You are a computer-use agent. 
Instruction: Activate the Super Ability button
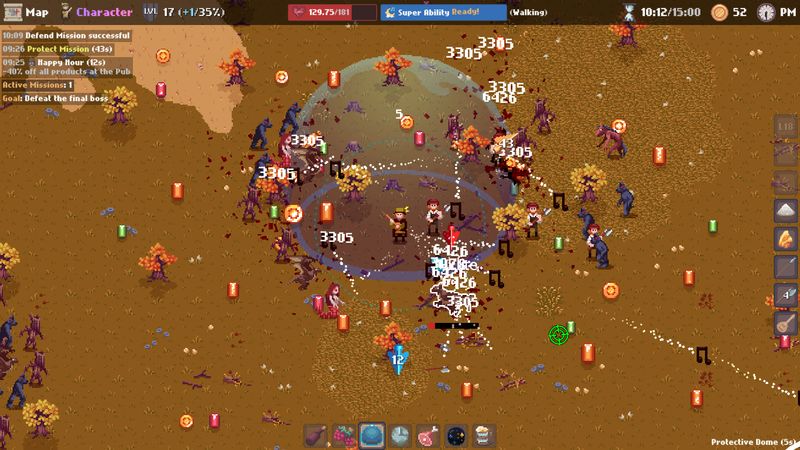[x=442, y=12]
